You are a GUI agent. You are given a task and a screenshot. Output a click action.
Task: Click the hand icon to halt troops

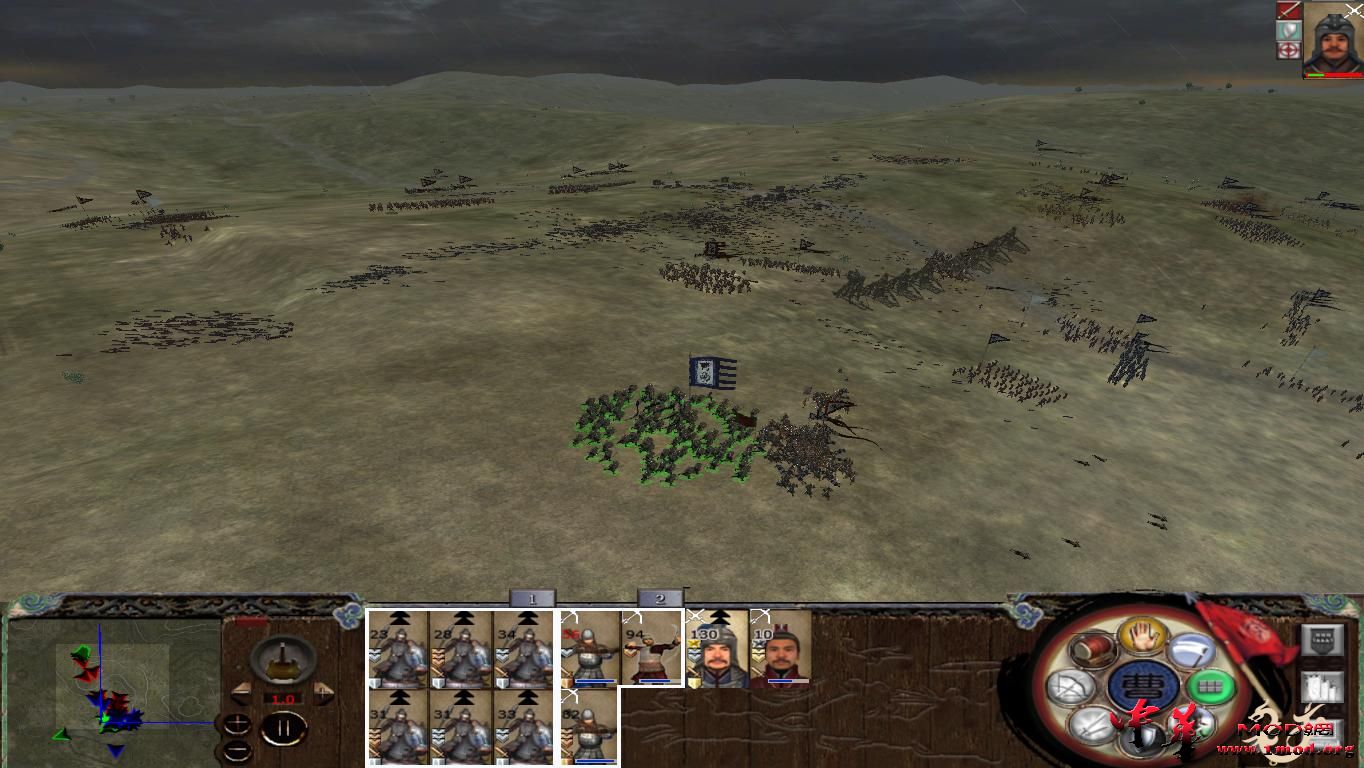point(1142,635)
